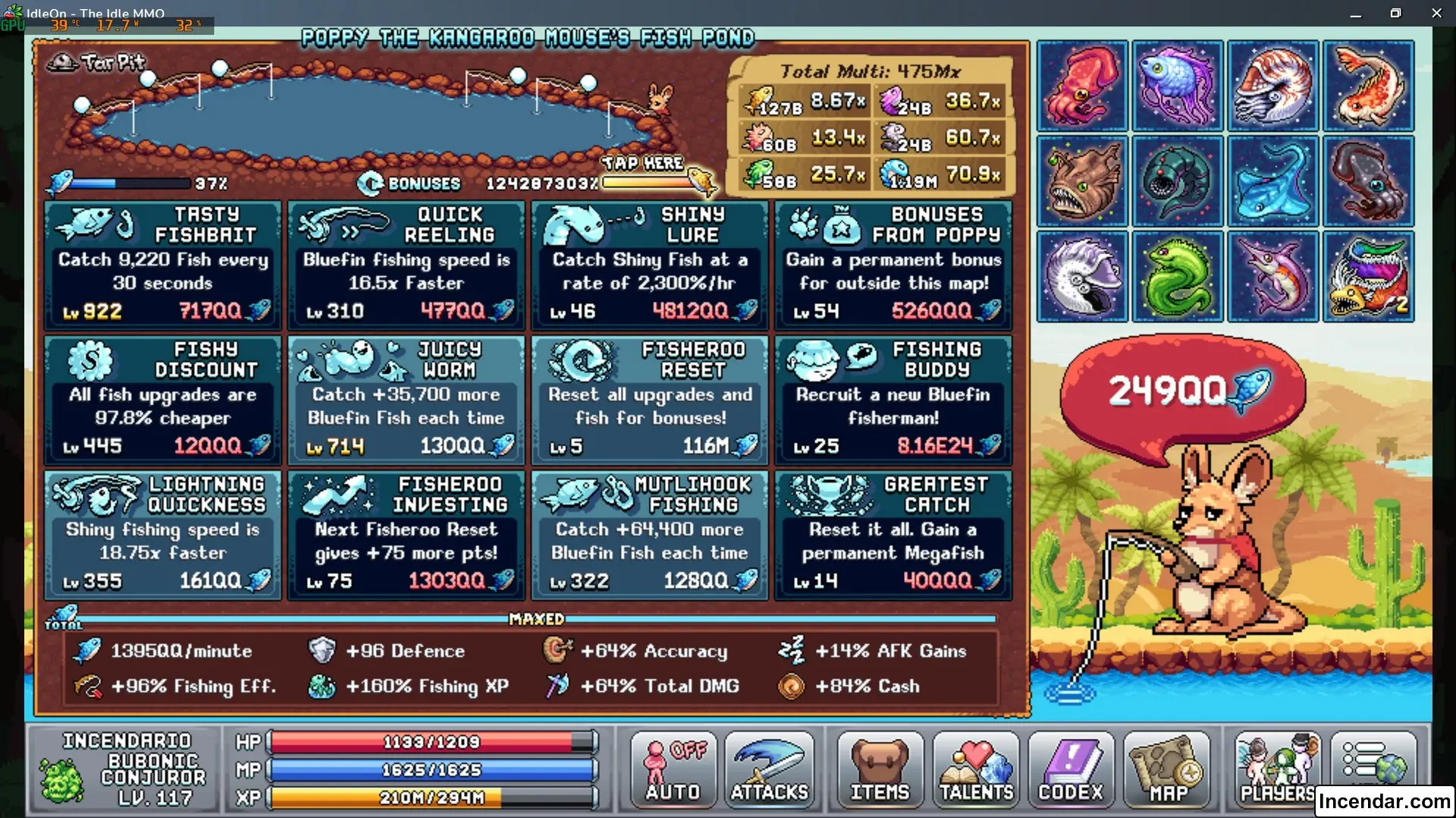Open the Items inventory
The width and height of the screenshot is (1456, 818).
[x=877, y=769]
